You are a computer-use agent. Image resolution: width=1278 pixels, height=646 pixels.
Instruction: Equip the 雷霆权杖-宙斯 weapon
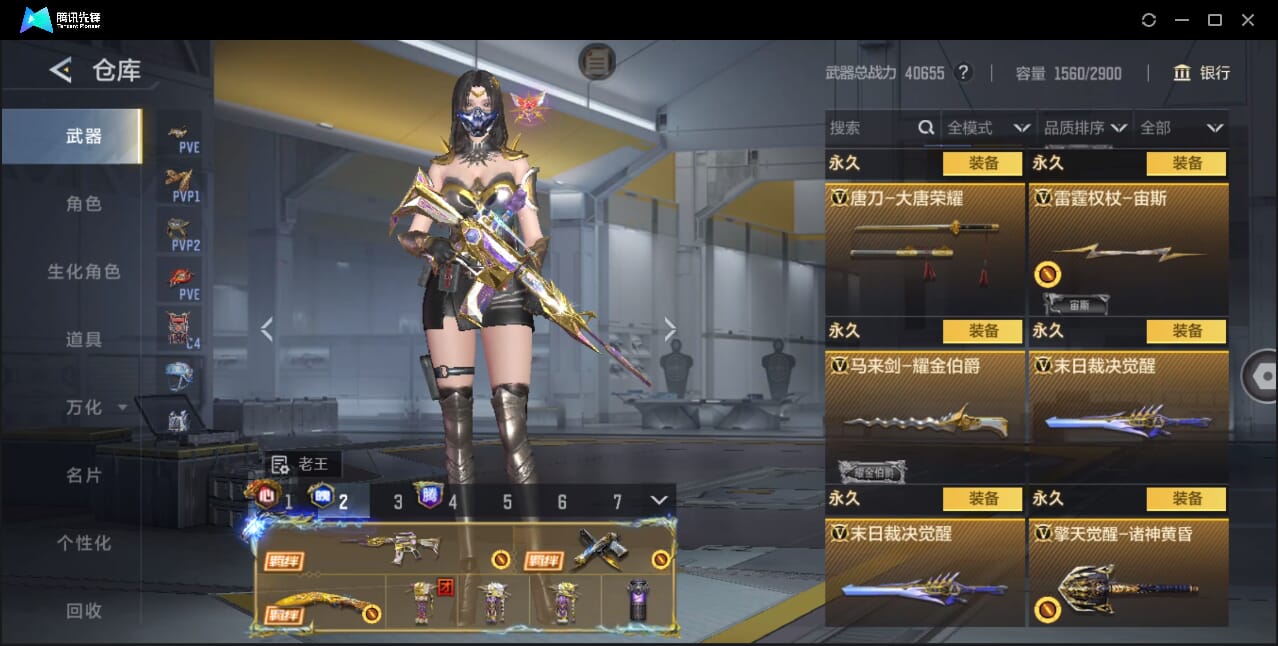[x=1186, y=163]
